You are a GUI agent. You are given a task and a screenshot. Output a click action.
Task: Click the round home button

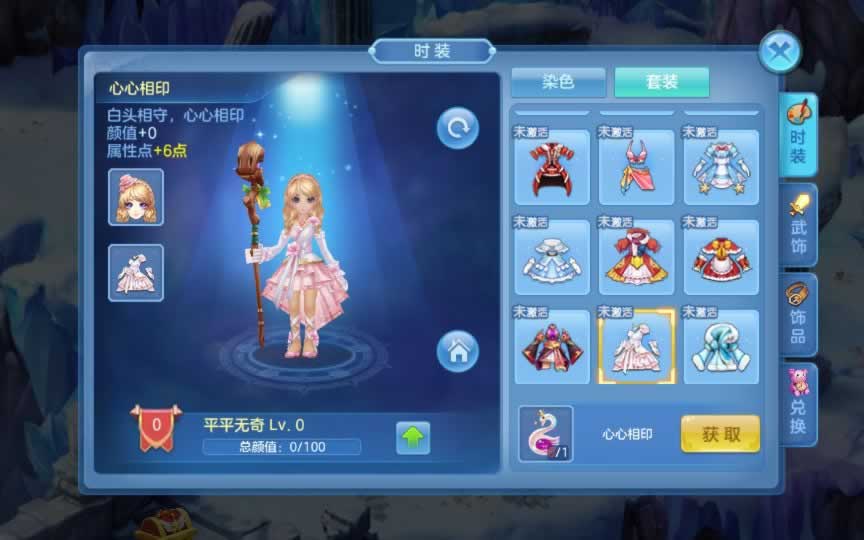(457, 351)
